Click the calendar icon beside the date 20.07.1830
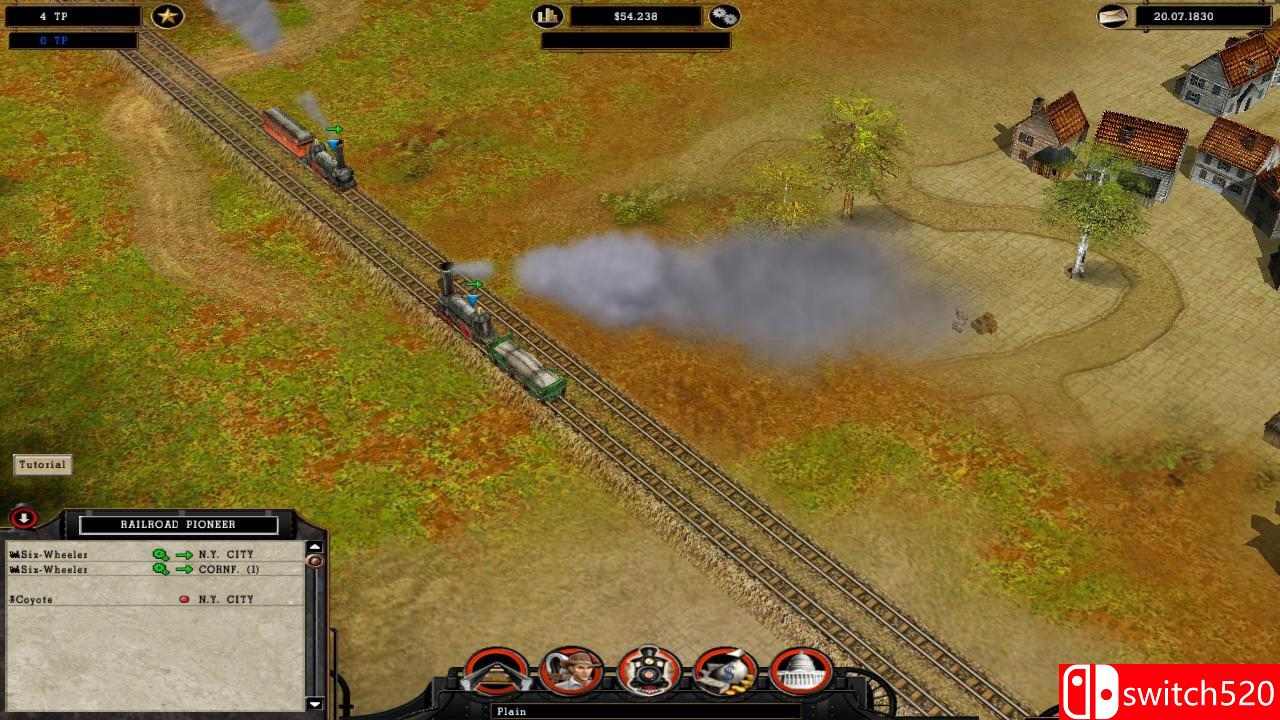This screenshot has height=720, width=1280. (1114, 16)
